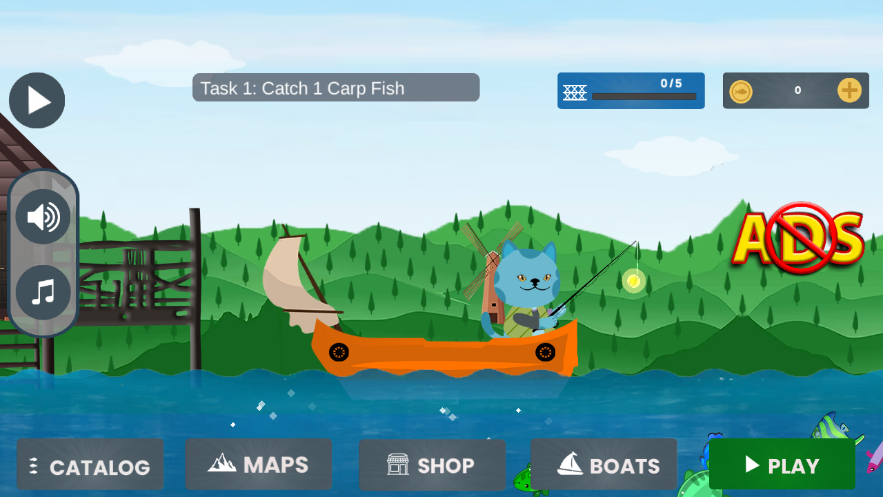
Task: Visit the SHOP
Action: pyautogui.click(x=432, y=465)
